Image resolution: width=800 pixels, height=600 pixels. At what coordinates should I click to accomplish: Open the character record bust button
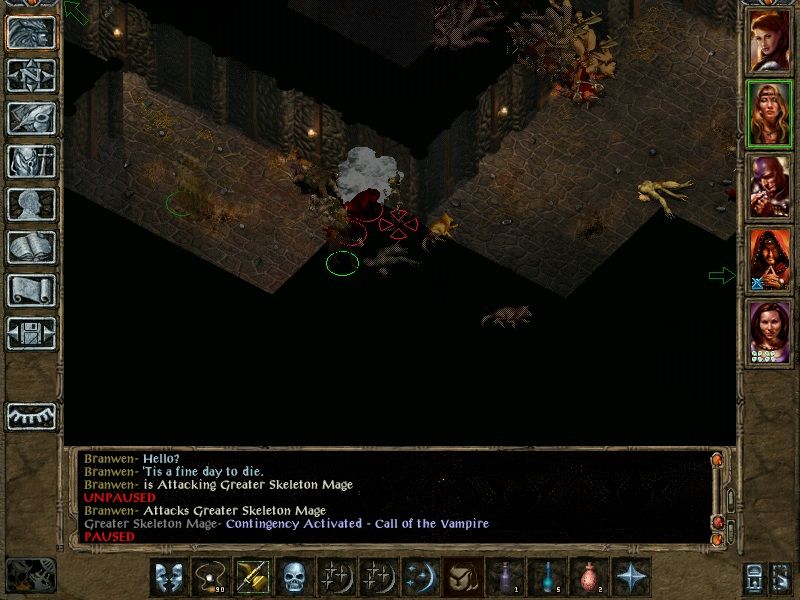click(31, 204)
